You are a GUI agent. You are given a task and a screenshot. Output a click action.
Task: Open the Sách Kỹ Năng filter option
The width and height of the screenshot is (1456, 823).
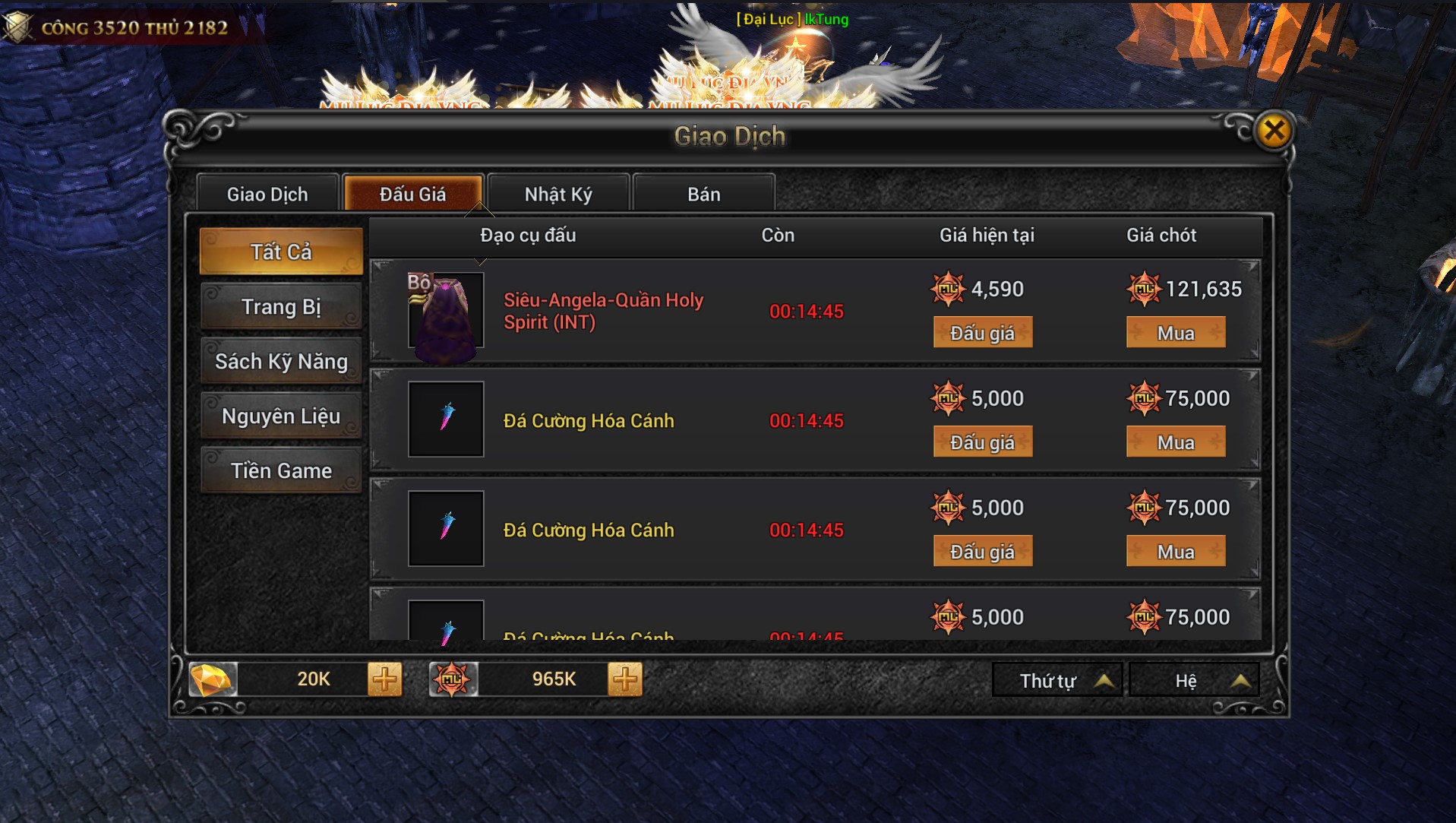click(280, 361)
